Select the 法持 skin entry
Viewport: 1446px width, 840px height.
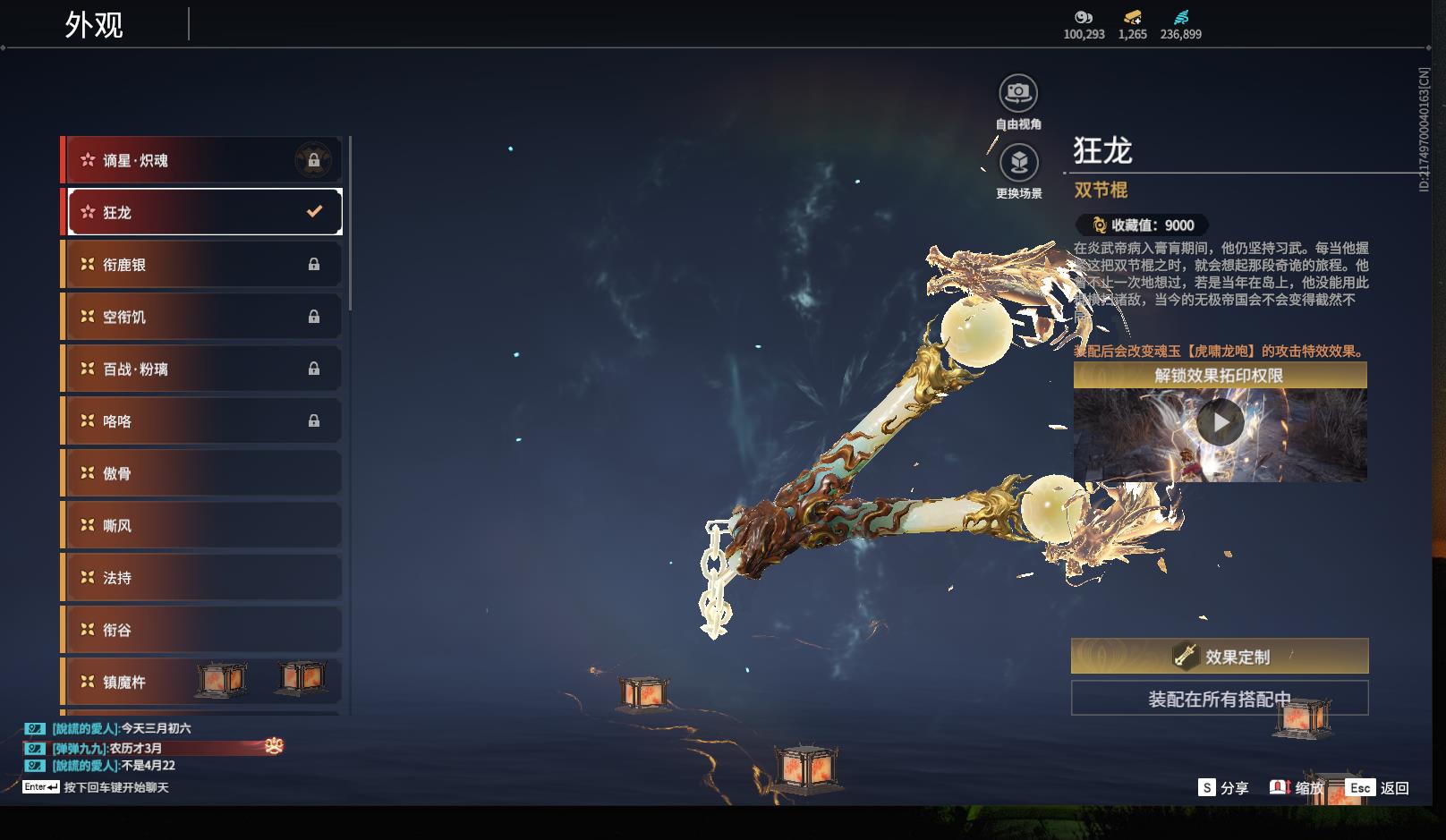tap(202, 578)
